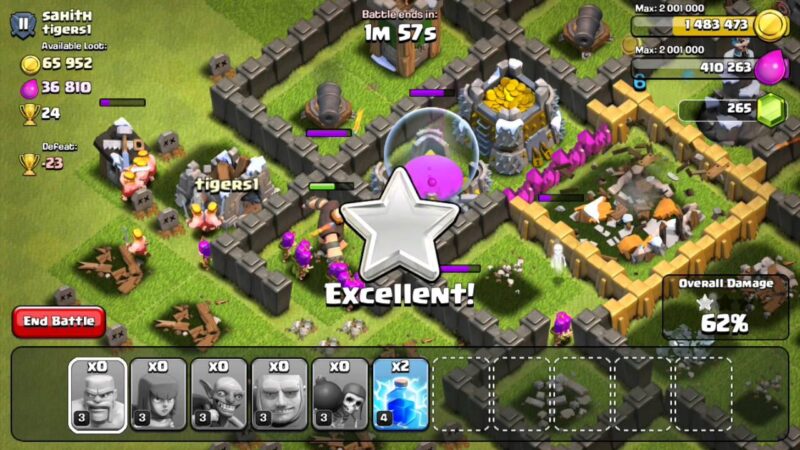Select the Archer troop slot
This screenshot has height=450, width=800.
(x=158, y=394)
